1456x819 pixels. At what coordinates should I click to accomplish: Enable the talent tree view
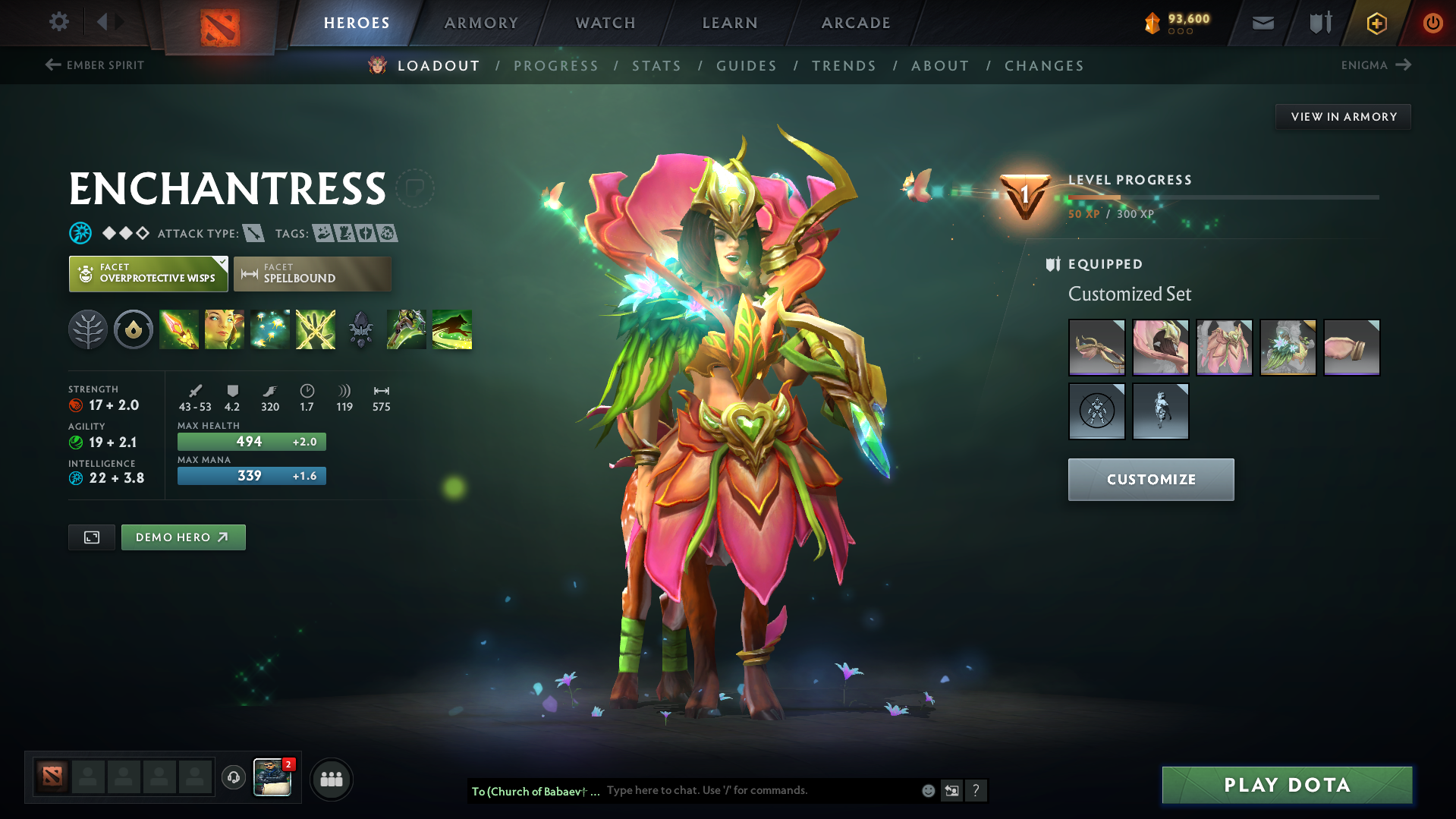(x=87, y=329)
